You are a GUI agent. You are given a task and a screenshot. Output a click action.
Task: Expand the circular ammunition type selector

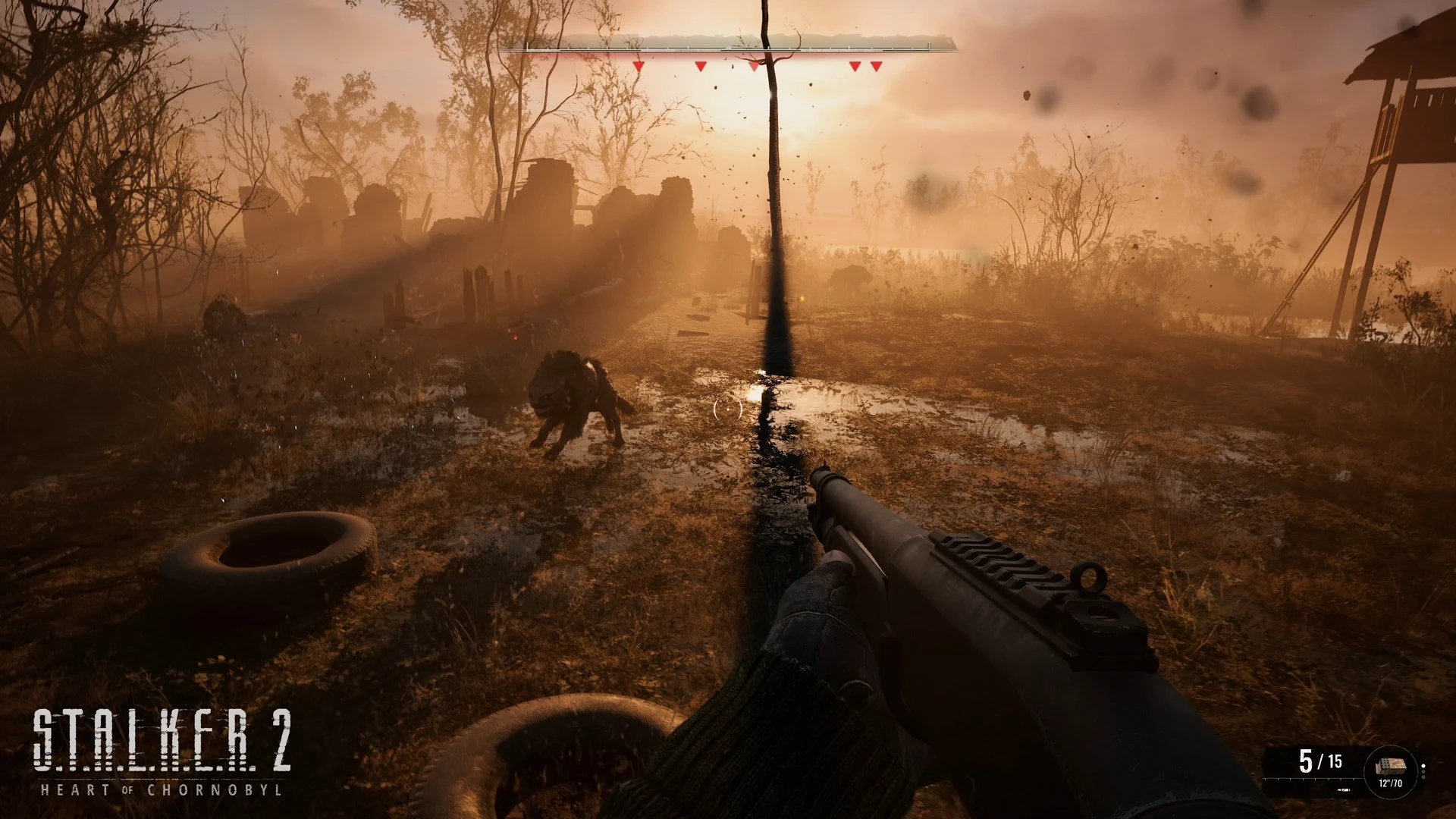pos(1390,772)
